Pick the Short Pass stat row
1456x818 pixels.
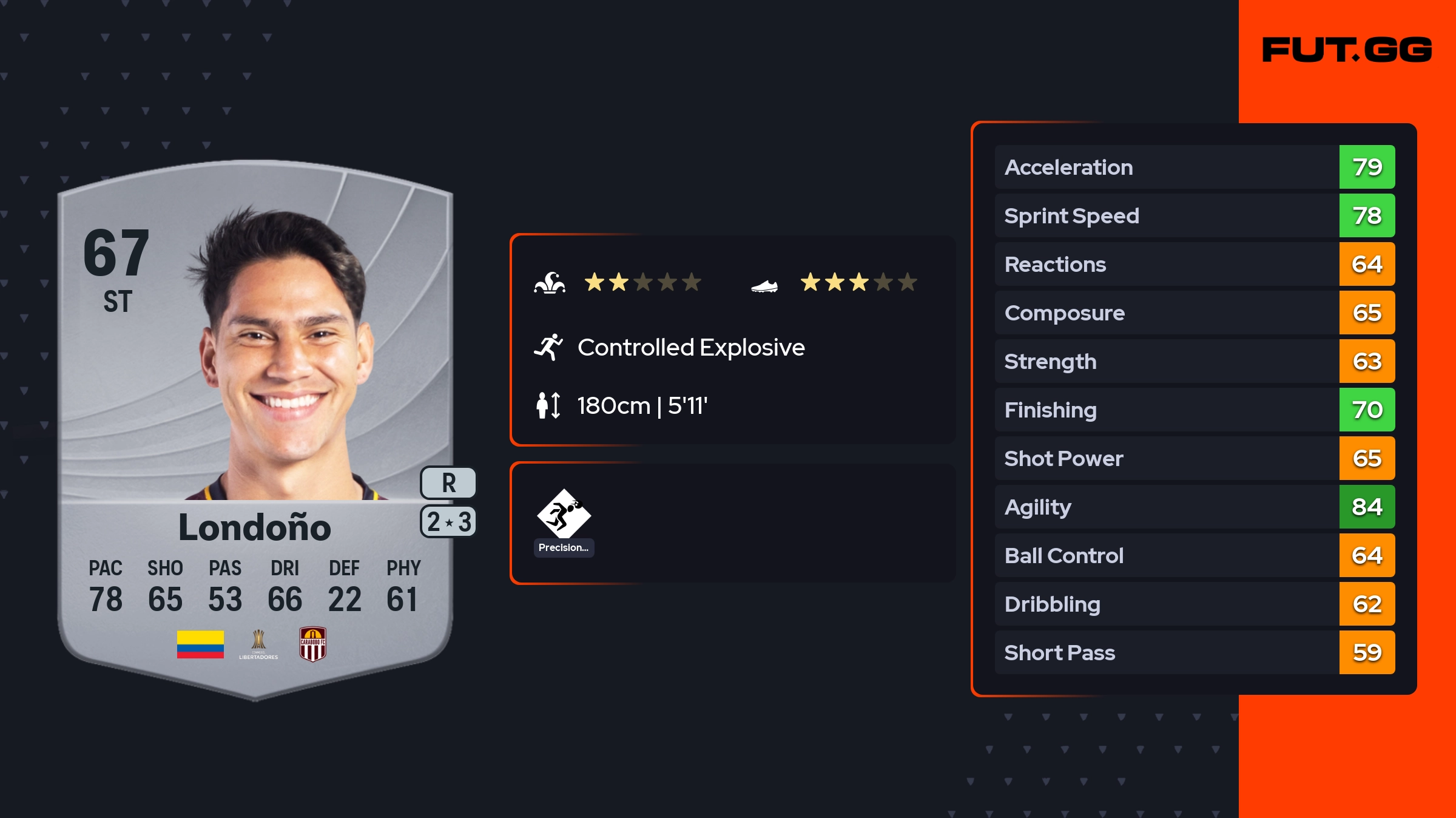tap(1194, 652)
